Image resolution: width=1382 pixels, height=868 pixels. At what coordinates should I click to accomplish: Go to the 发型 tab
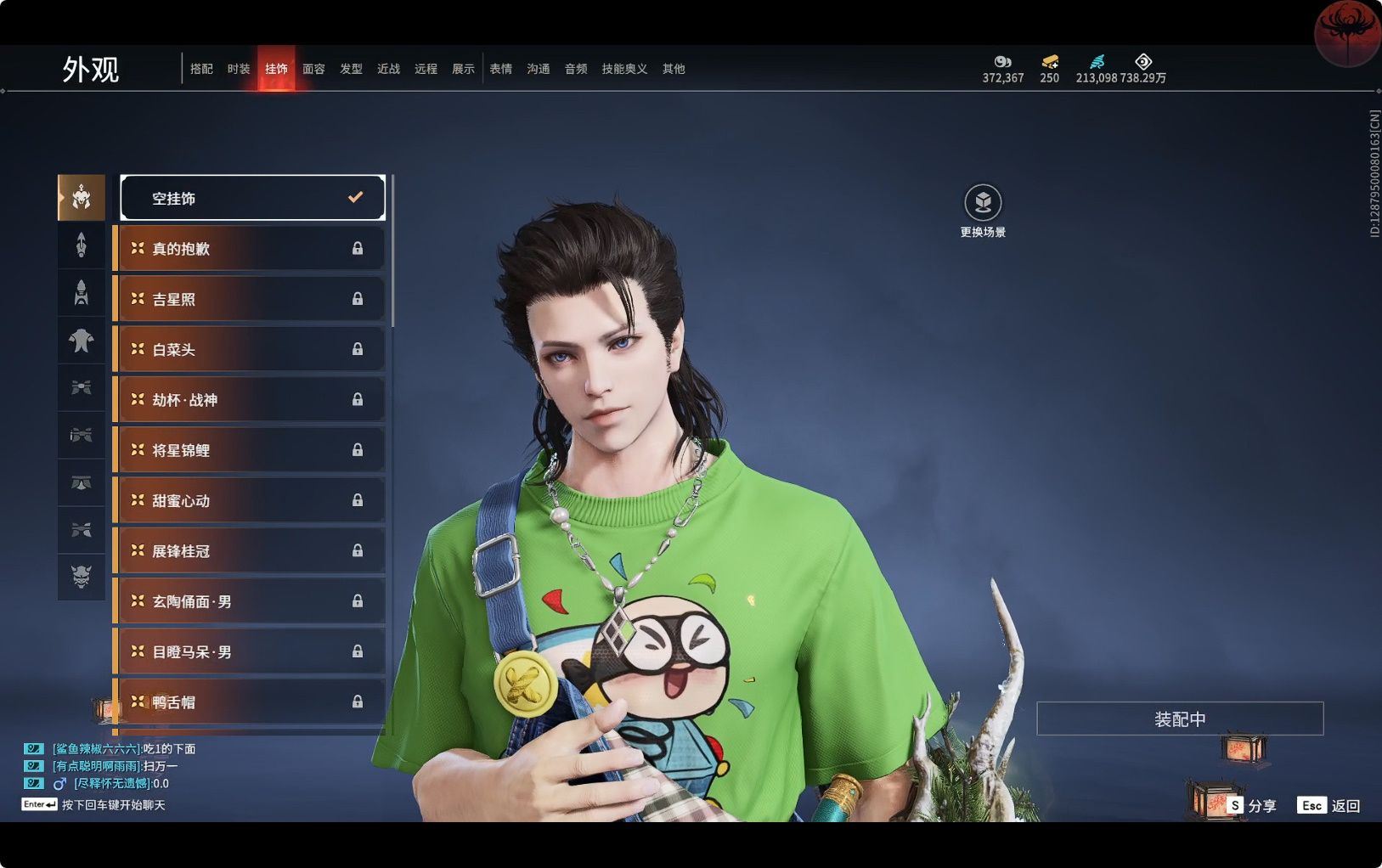click(351, 69)
